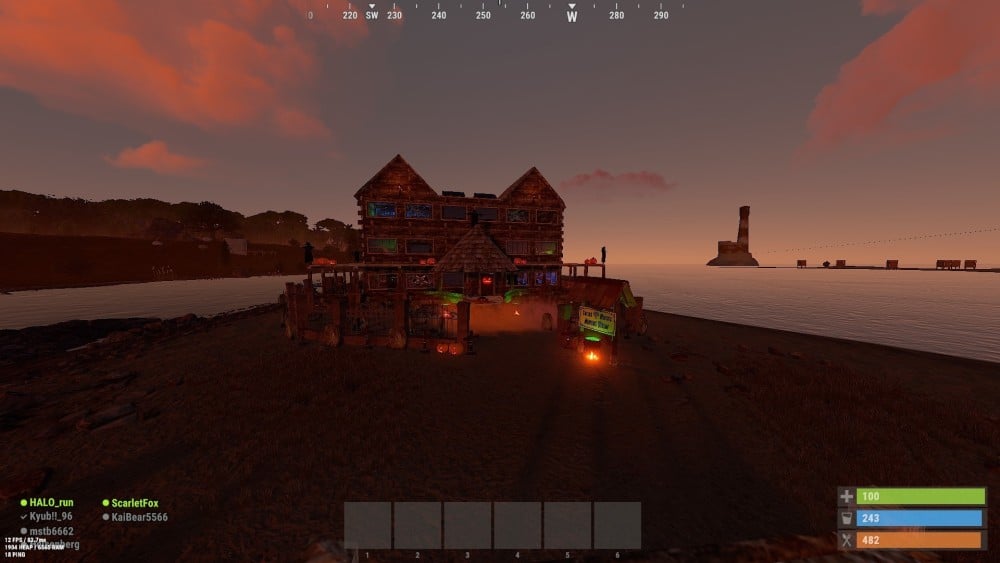Choose the hotbar slot labeled 3
The width and height of the screenshot is (1000, 563).
[x=467, y=525]
